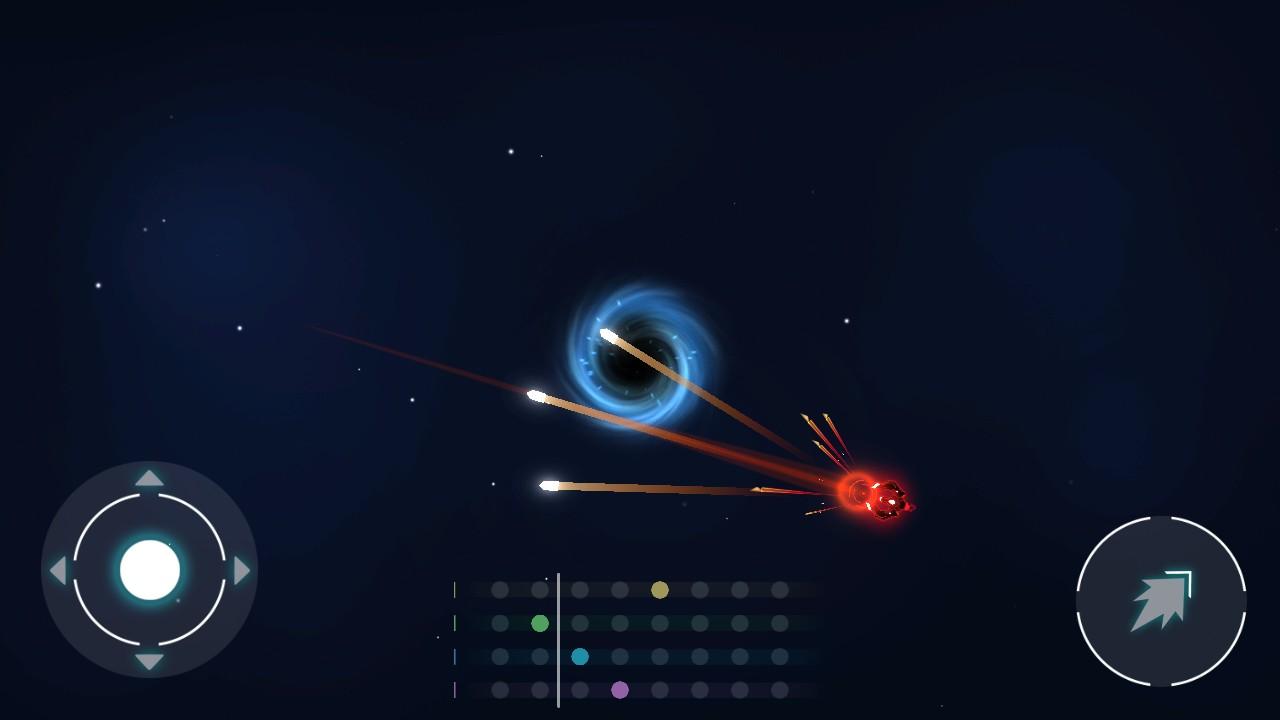
Task: Enable the first empty dot in the top row
Action: [x=499, y=589]
